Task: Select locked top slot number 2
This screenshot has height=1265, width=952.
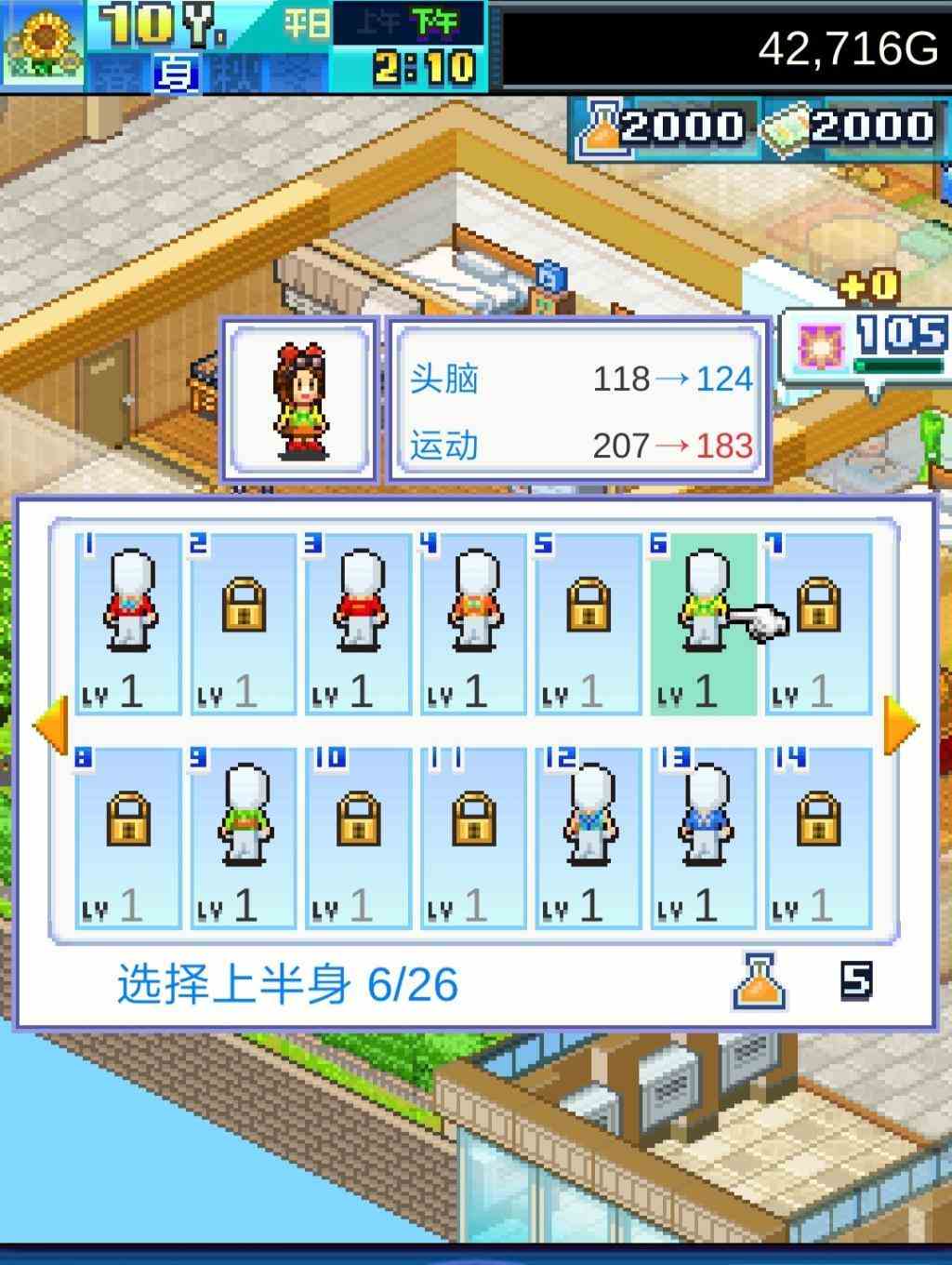Action: click(244, 623)
